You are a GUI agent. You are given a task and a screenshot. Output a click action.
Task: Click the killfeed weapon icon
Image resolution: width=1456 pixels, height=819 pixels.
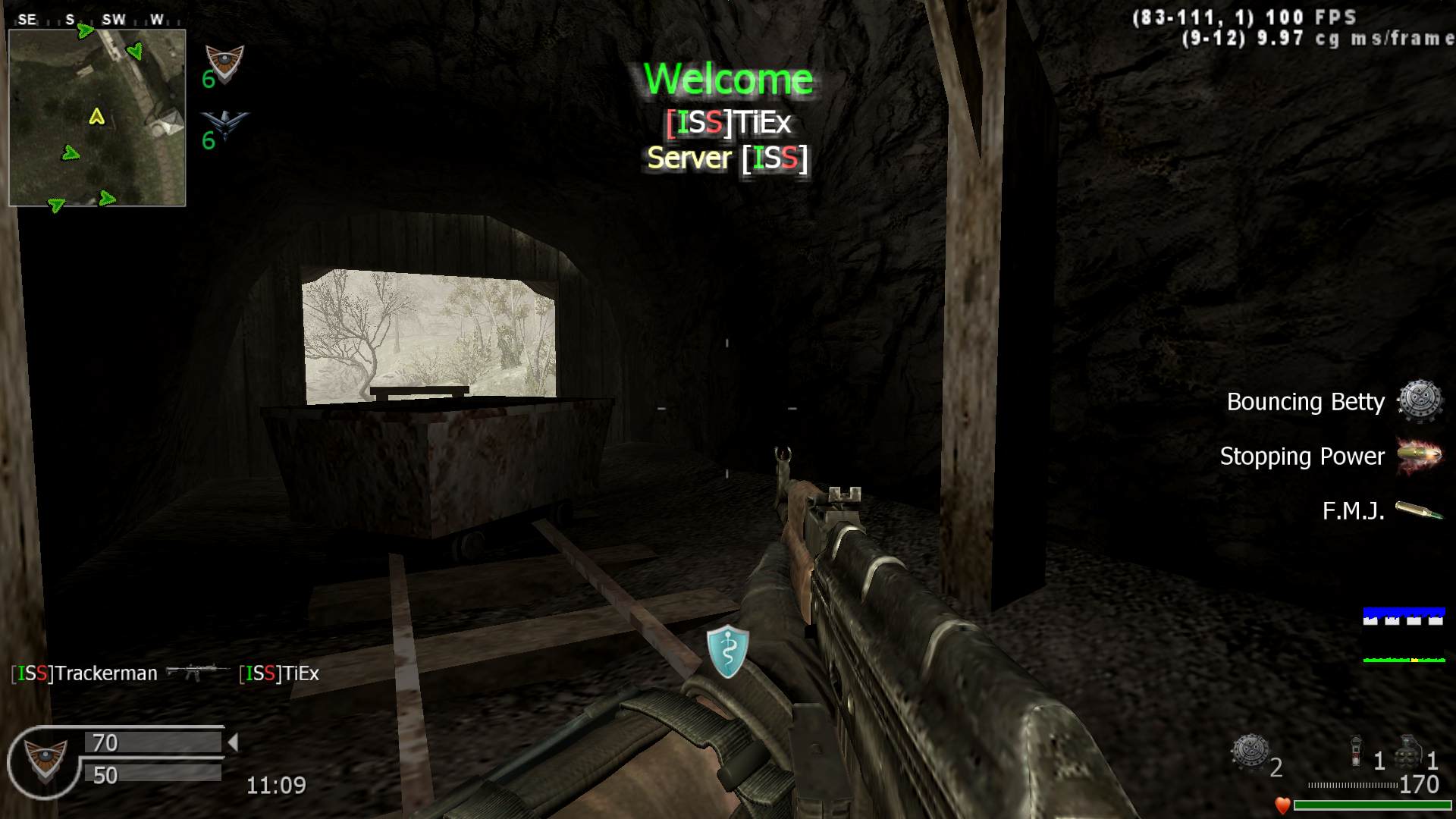(197, 672)
